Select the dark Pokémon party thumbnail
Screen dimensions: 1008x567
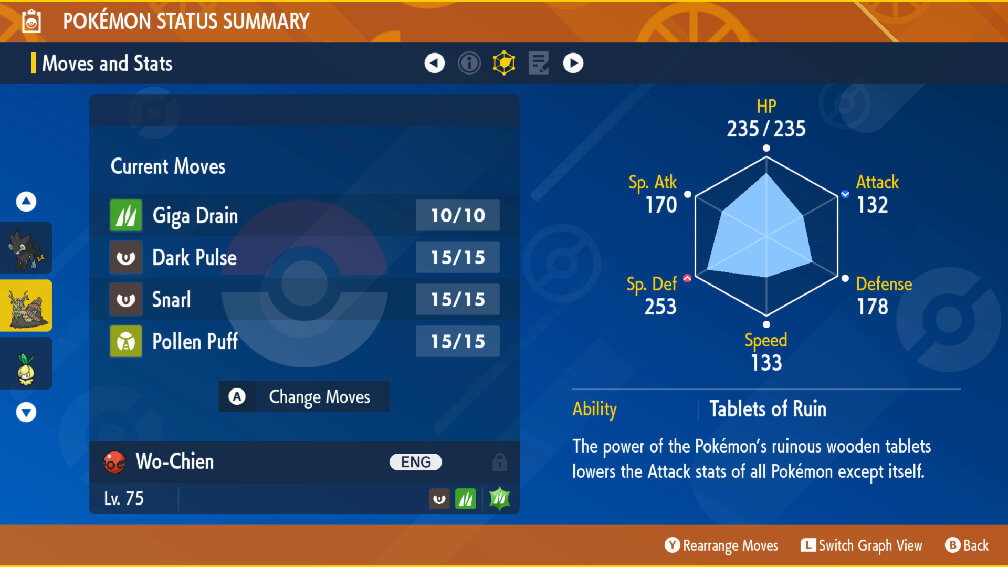[x=25, y=248]
